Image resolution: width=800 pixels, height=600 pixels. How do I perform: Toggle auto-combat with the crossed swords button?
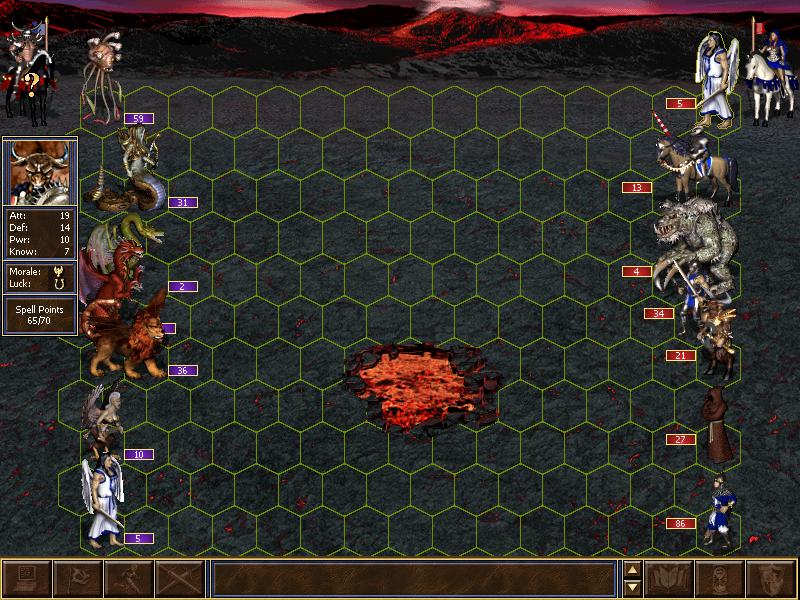(x=179, y=579)
